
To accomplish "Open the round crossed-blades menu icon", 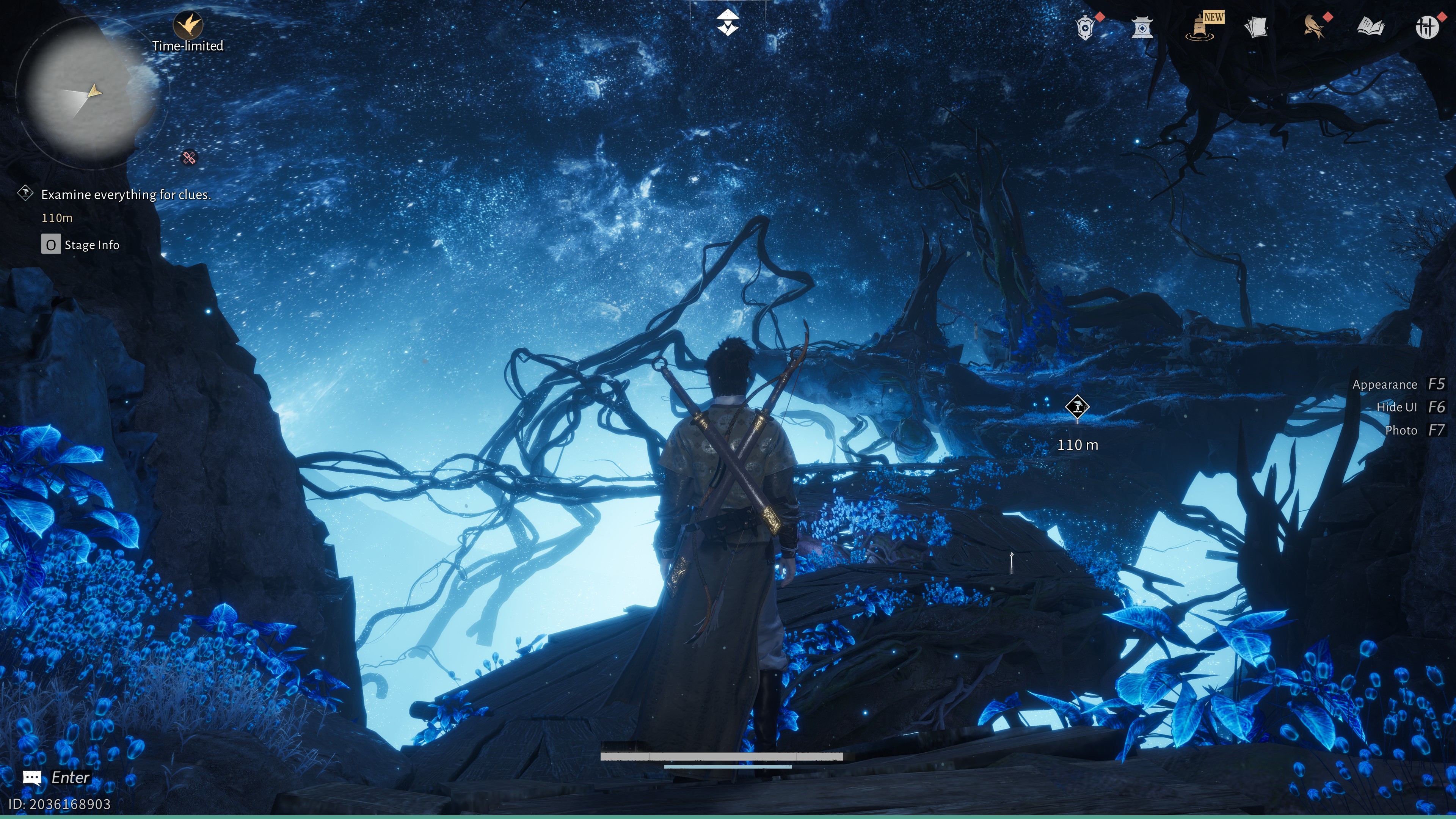I will coord(1426,27).
